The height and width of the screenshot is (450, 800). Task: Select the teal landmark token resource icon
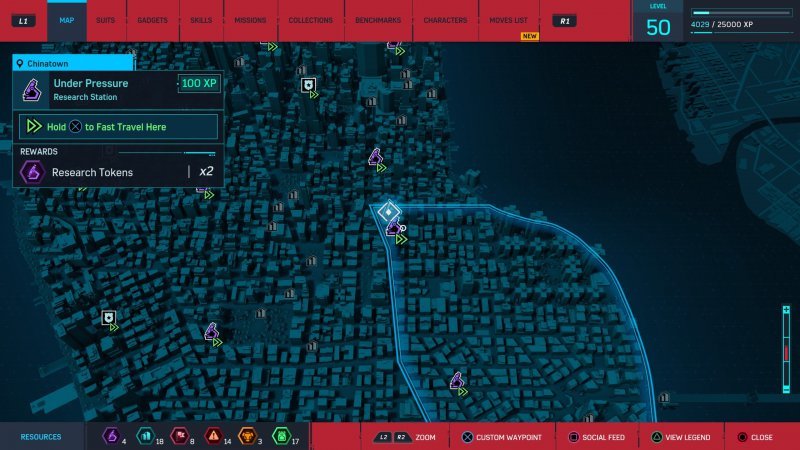coord(144,436)
